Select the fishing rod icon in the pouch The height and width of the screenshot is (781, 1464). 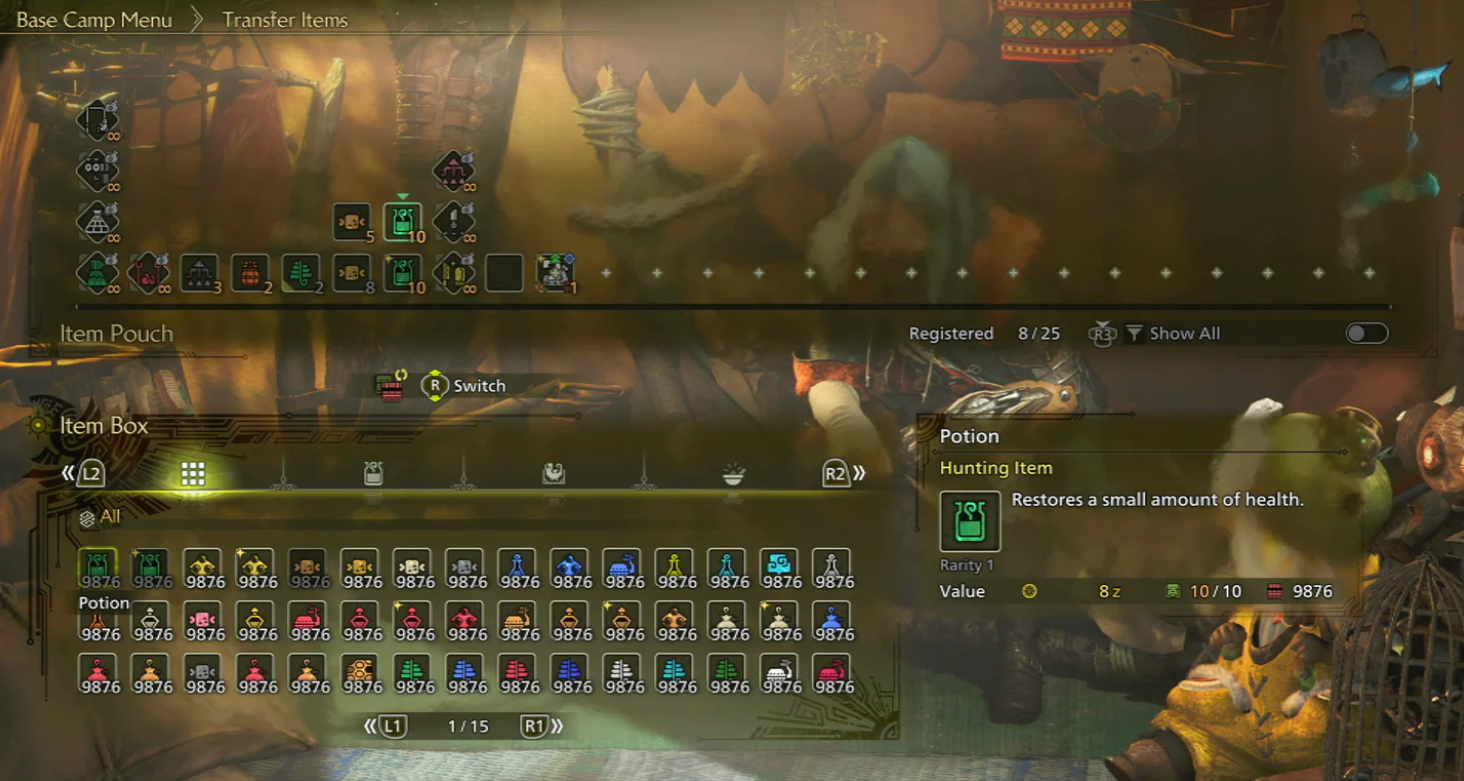click(x=97, y=120)
